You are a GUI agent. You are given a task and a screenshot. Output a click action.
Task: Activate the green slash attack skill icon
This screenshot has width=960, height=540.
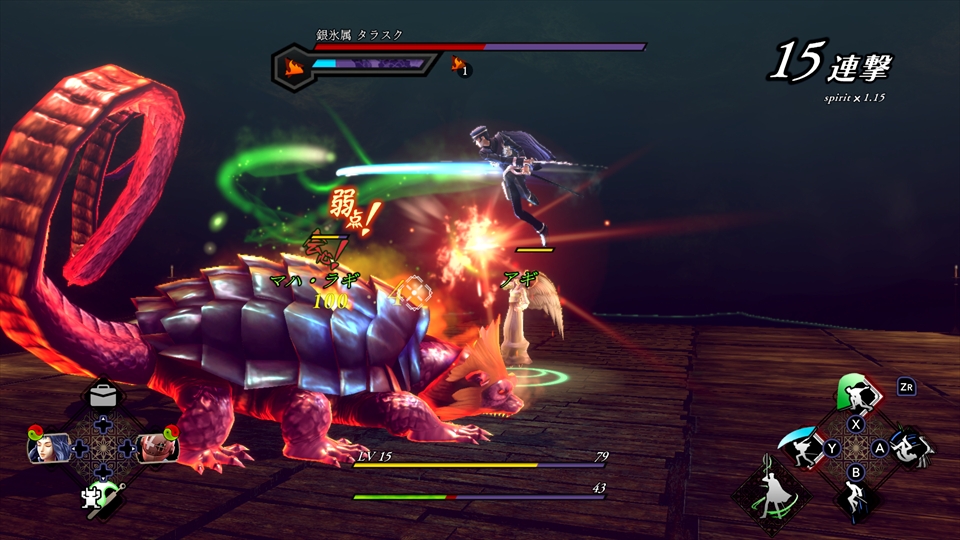[856, 395]
